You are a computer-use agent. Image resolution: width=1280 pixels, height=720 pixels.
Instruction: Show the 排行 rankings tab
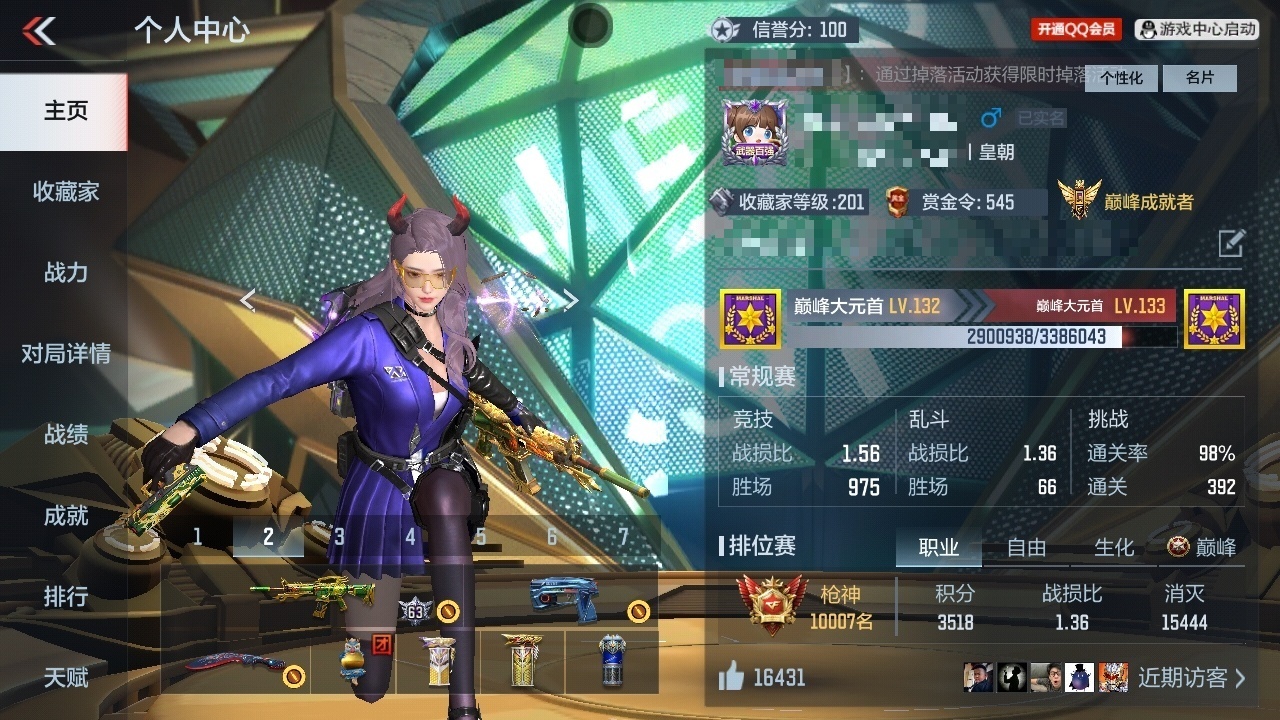pyautogui.click(x=65, y=596)
